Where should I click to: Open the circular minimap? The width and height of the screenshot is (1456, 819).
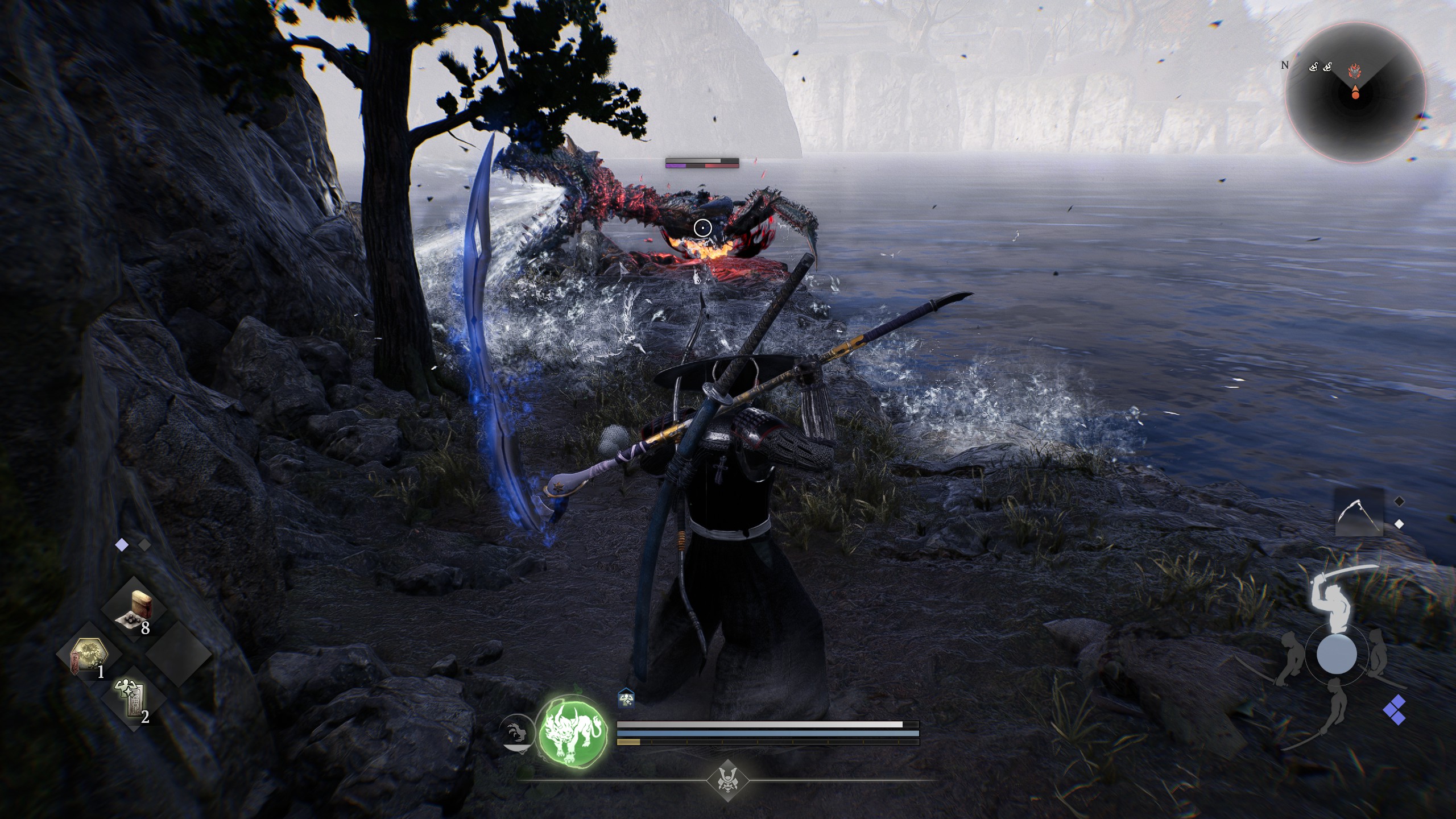pos(1355,93)
